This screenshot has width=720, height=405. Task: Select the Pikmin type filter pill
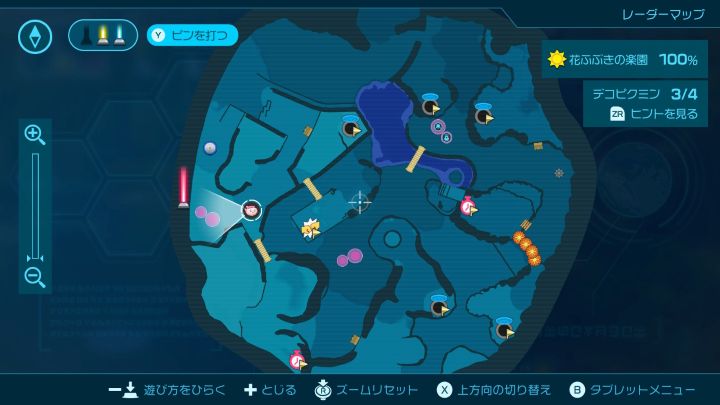(103, 36)
